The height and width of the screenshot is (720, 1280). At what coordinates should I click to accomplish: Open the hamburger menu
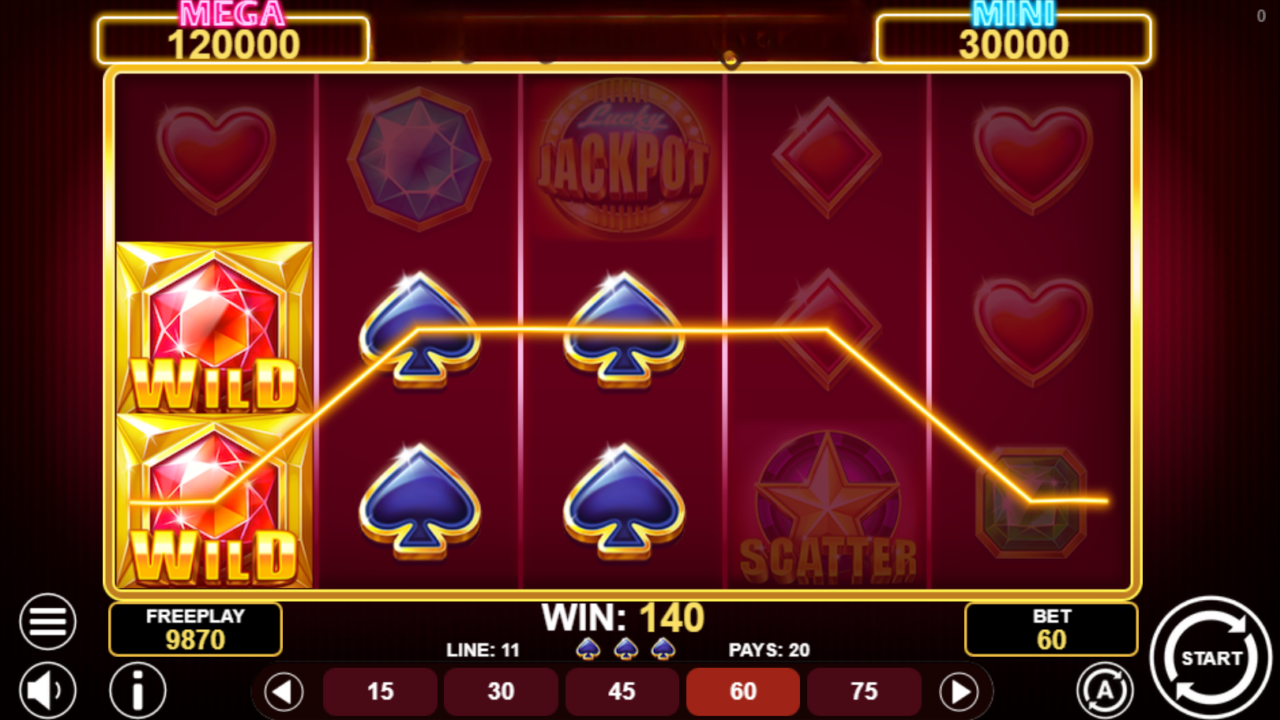tap(47, 620)
